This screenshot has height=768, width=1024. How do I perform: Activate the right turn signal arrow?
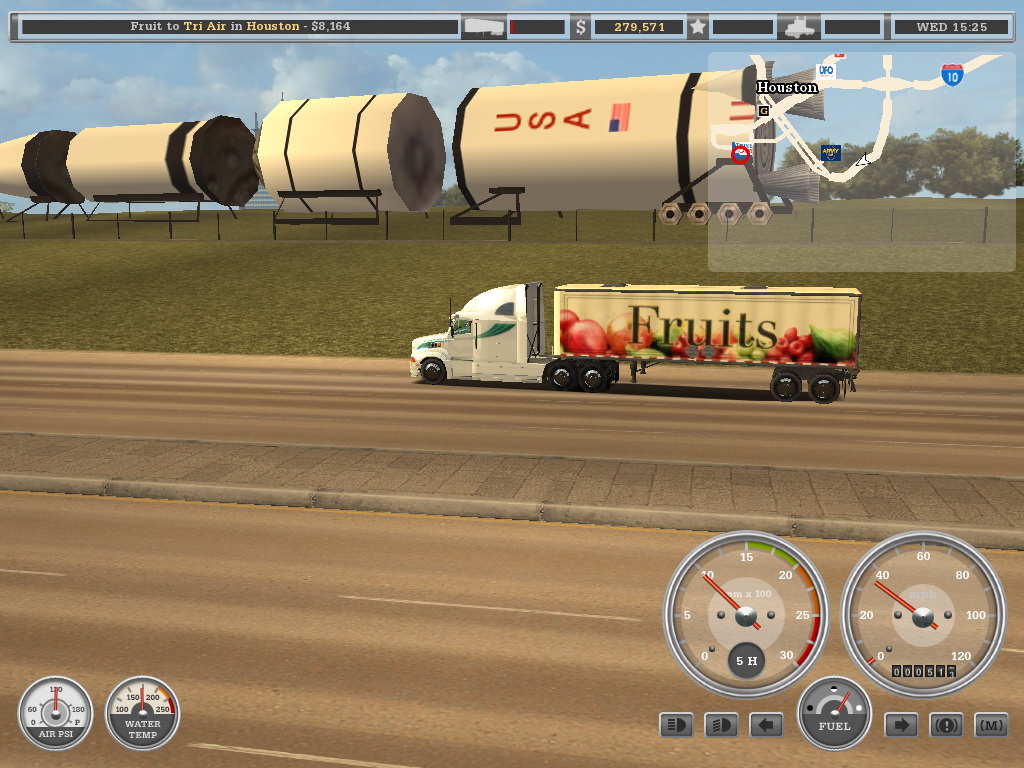[901, 724]
